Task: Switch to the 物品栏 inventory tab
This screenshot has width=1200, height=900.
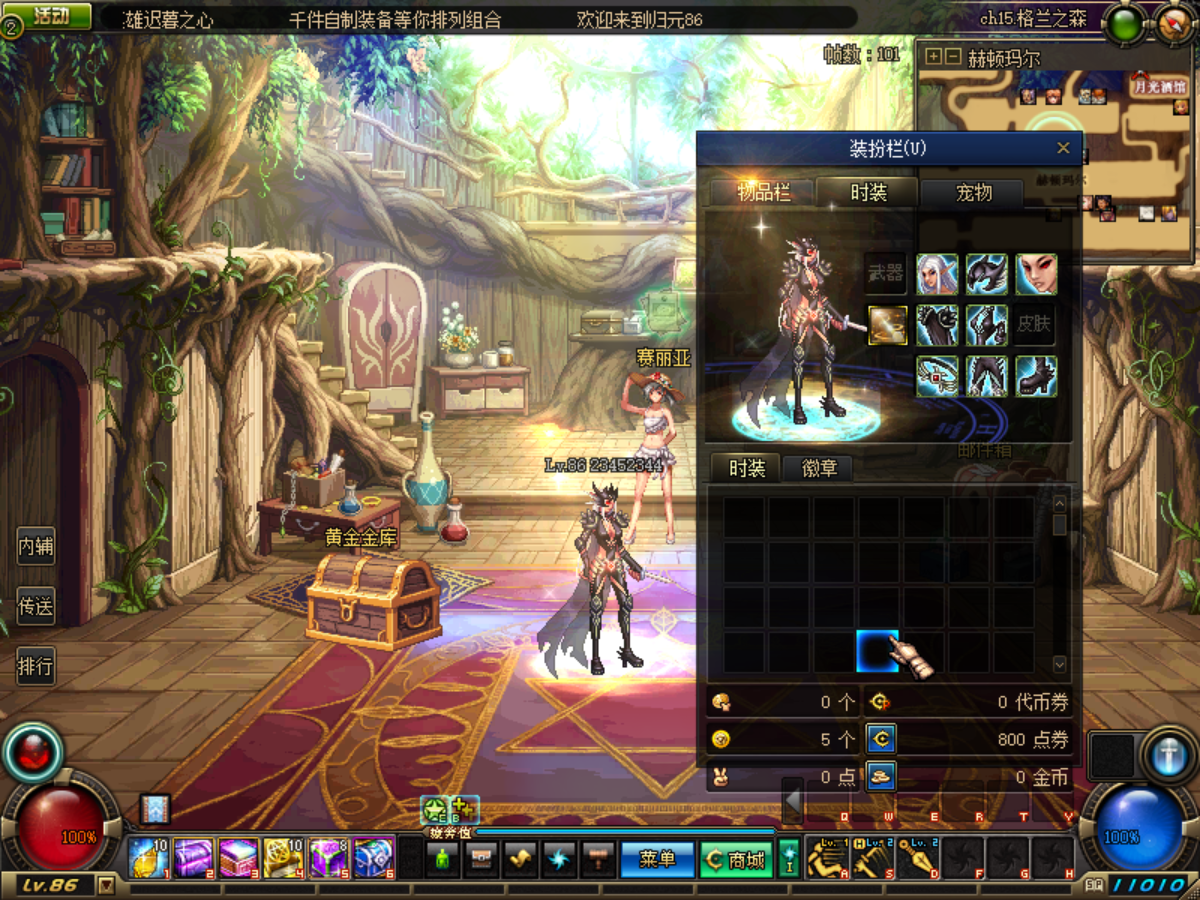Action: 763,192
